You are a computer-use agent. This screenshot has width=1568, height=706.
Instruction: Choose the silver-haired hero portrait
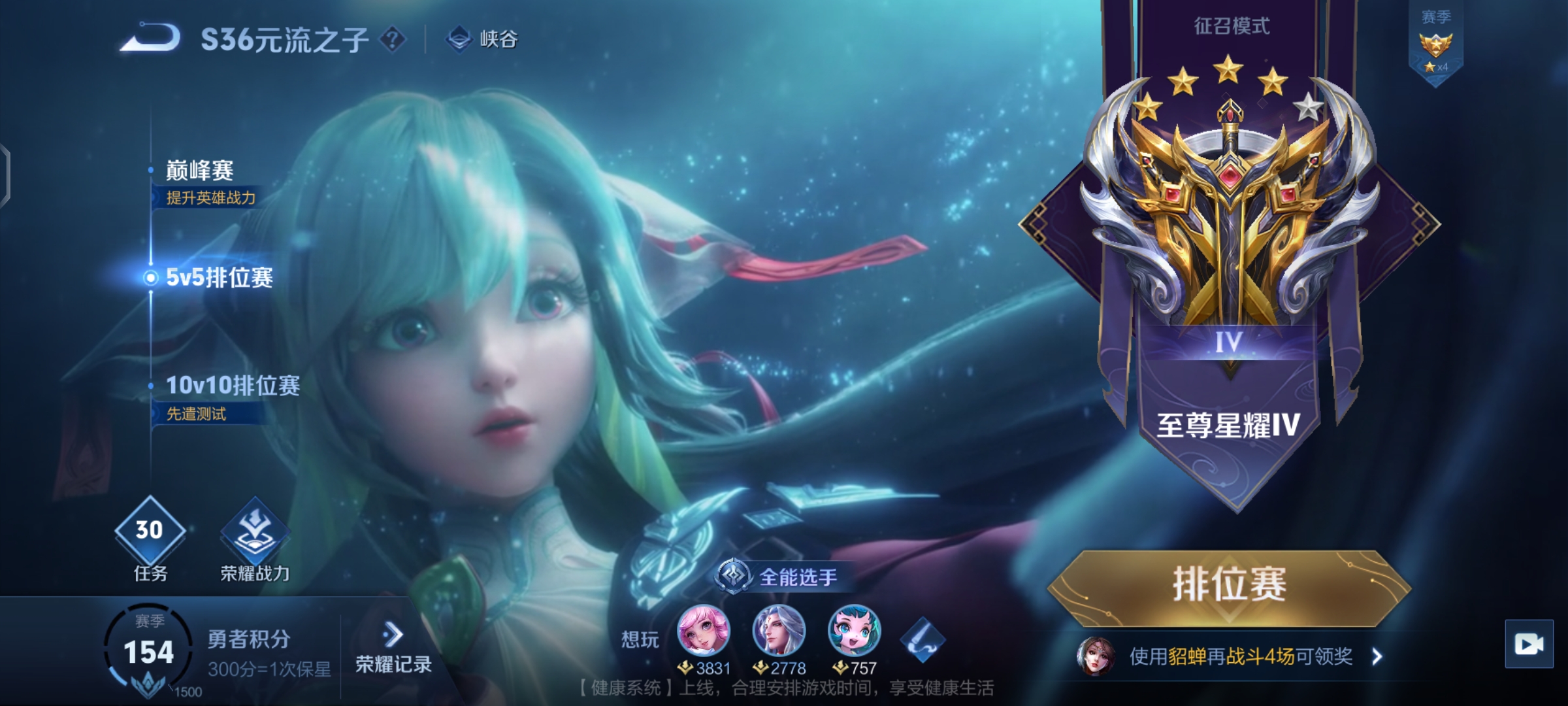(779, 631)
